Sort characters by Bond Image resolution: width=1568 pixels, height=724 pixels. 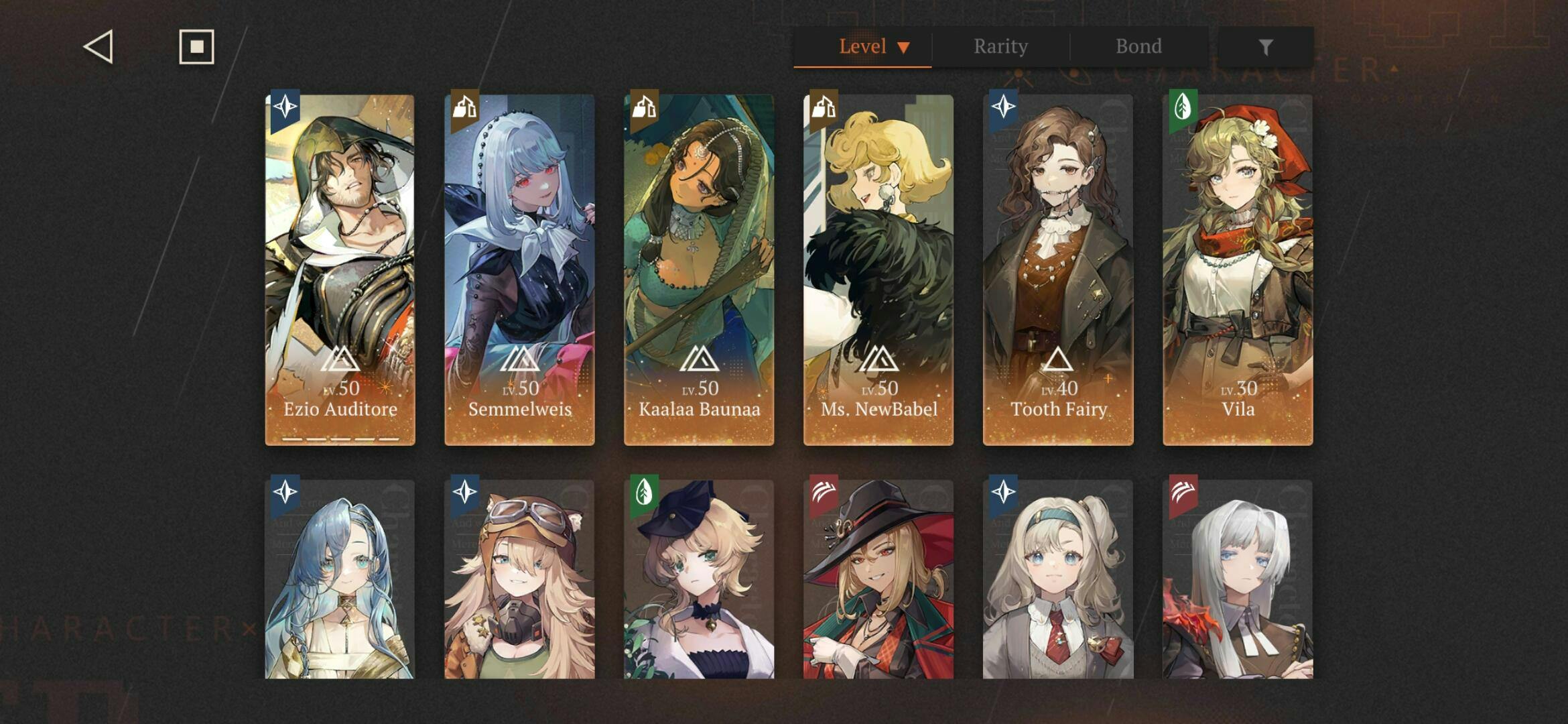click(1138, 47)
